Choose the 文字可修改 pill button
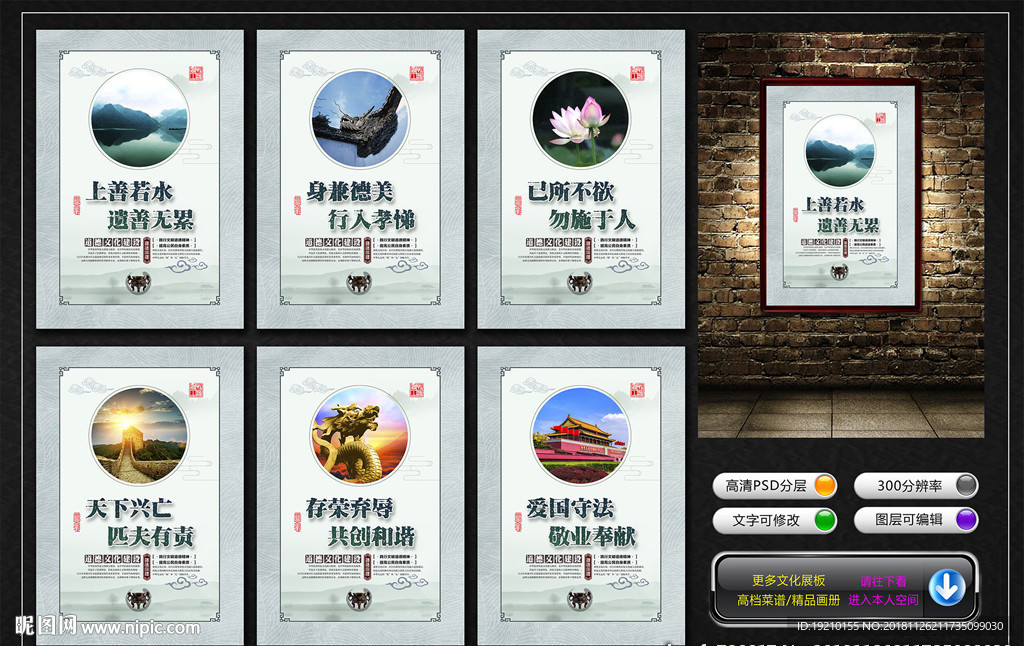1024x646 pixels. point(776,520)
